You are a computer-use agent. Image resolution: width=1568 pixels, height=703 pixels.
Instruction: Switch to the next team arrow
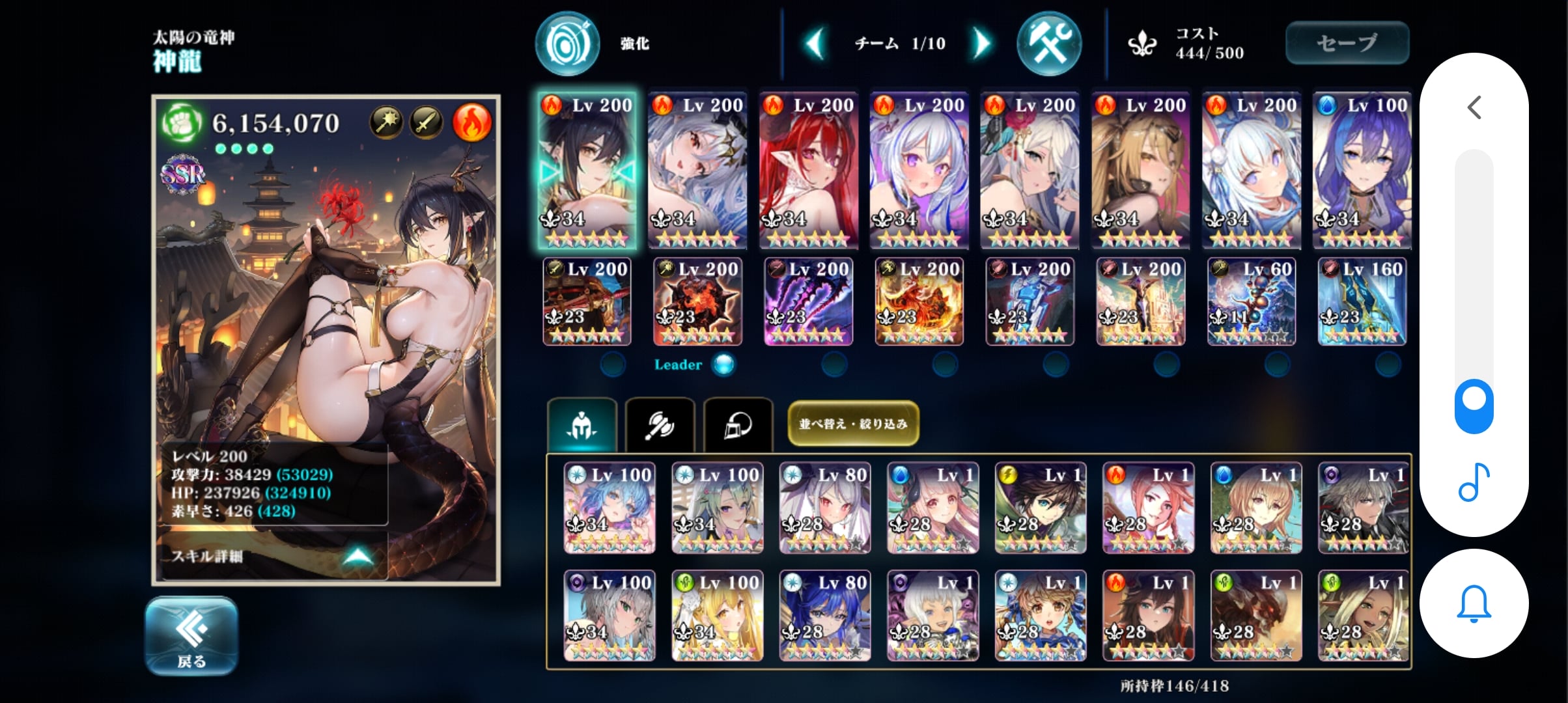[x=981, y=44]
